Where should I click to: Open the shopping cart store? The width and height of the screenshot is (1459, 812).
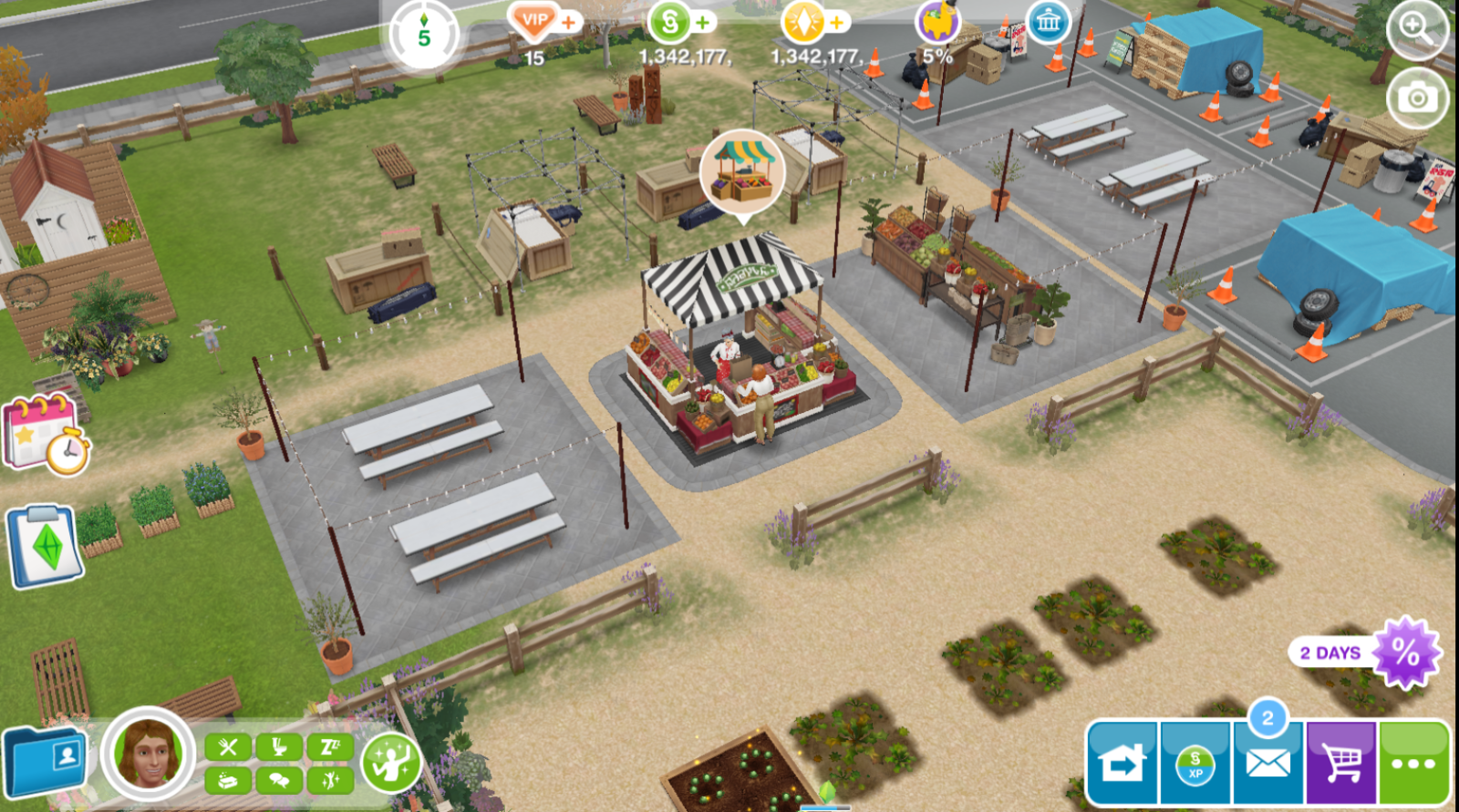(x=1340, y=763)
